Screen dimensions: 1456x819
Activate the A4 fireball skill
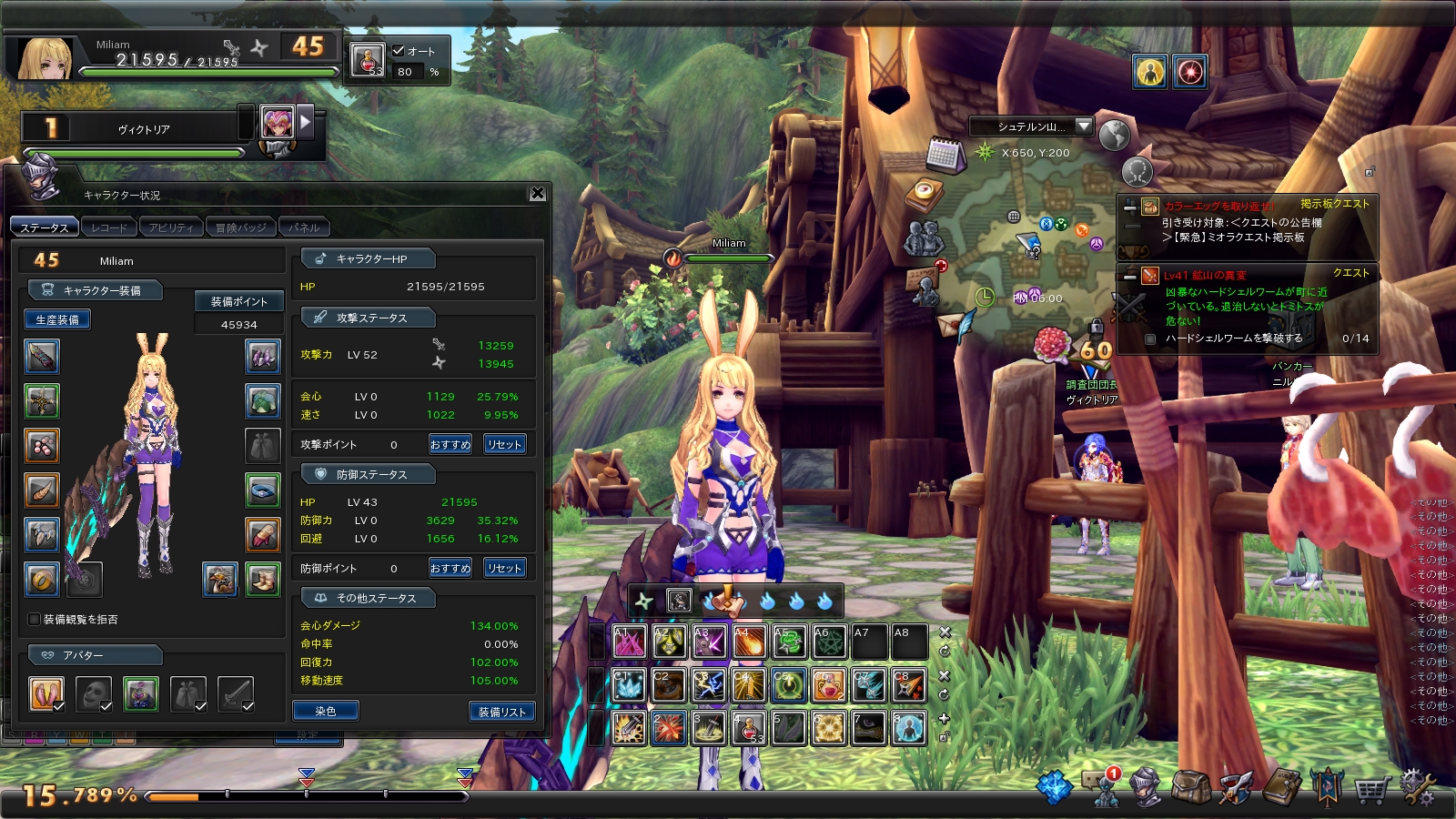click(x=748, y=642)
